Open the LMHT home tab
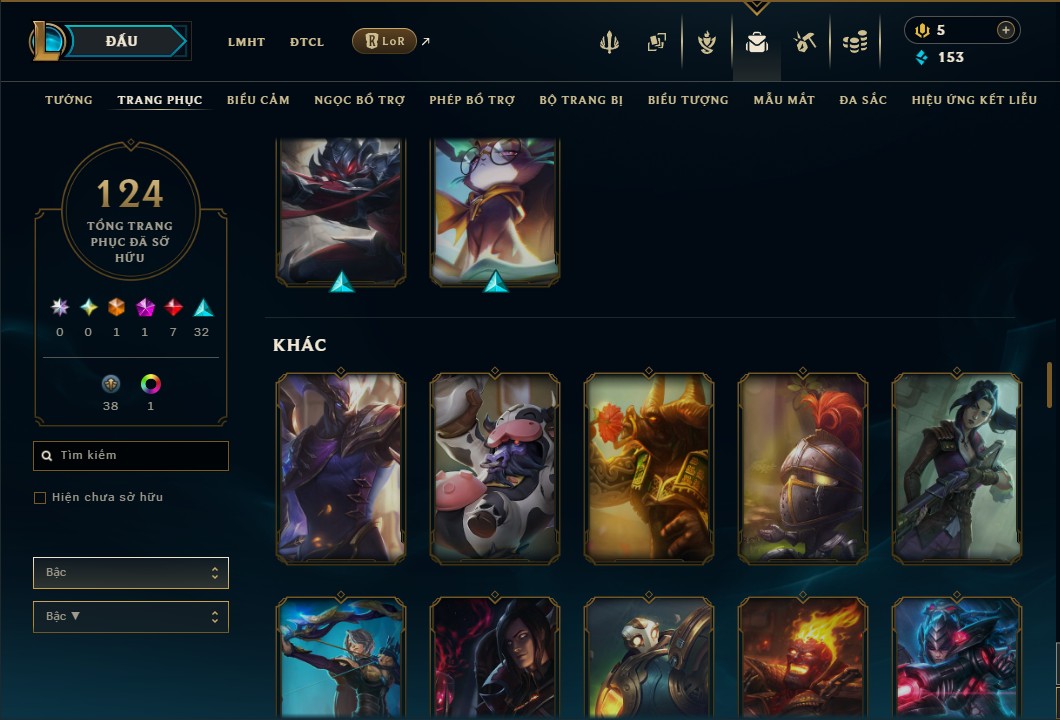The width and height of the screenshot is (1060, 720). pyautogui.click(x=246, y=42)
